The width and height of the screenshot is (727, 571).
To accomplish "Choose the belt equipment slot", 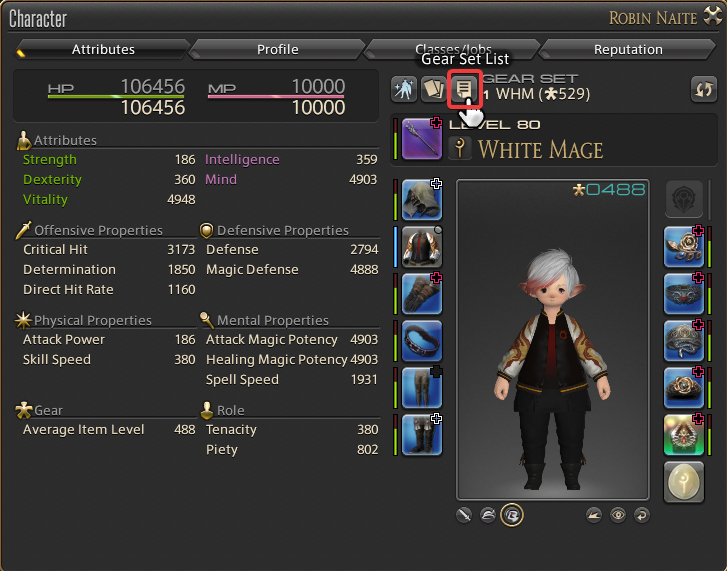I will [x=422, y=341].
